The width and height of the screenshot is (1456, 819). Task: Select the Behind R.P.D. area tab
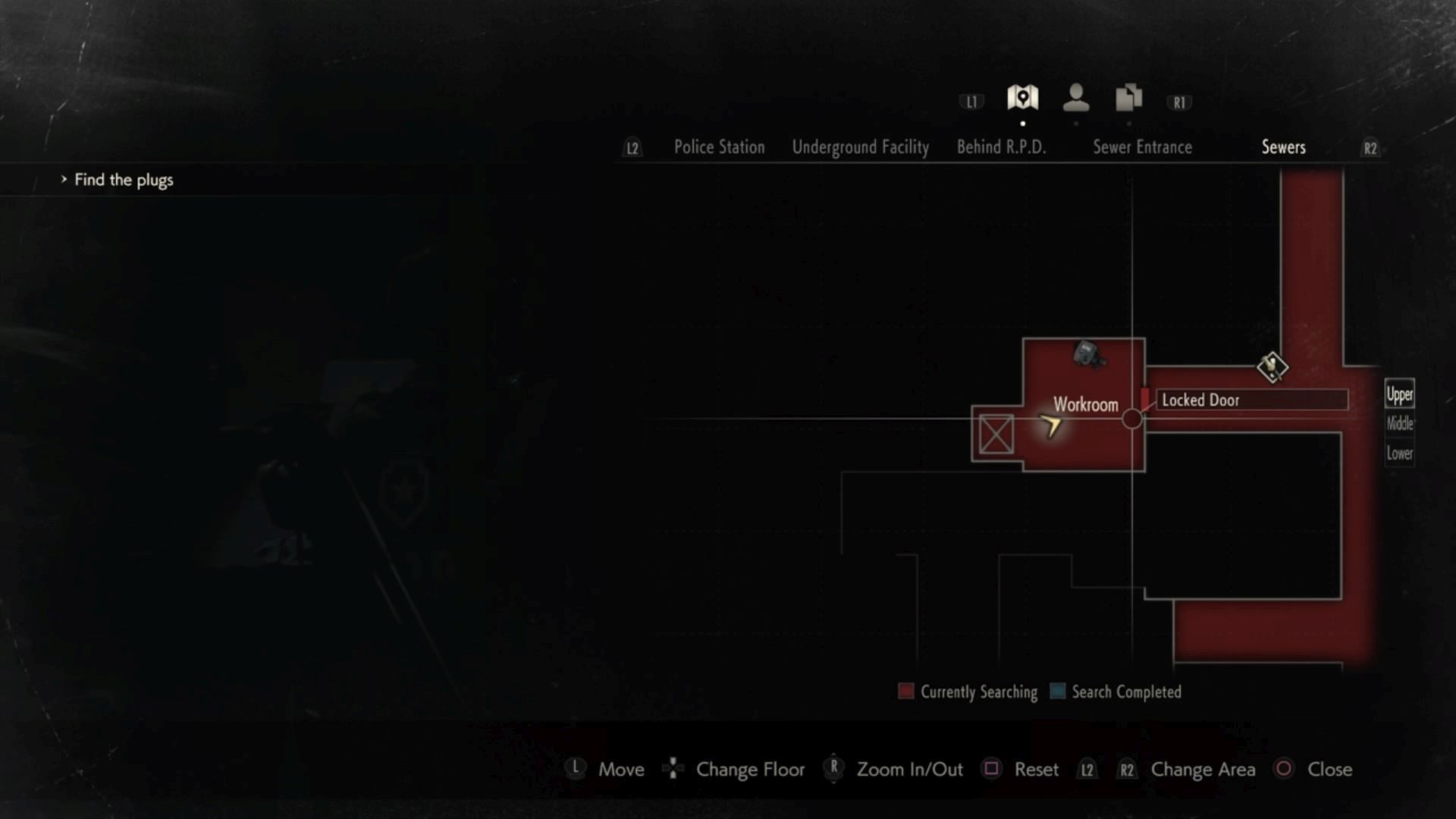coord(1001,147)
